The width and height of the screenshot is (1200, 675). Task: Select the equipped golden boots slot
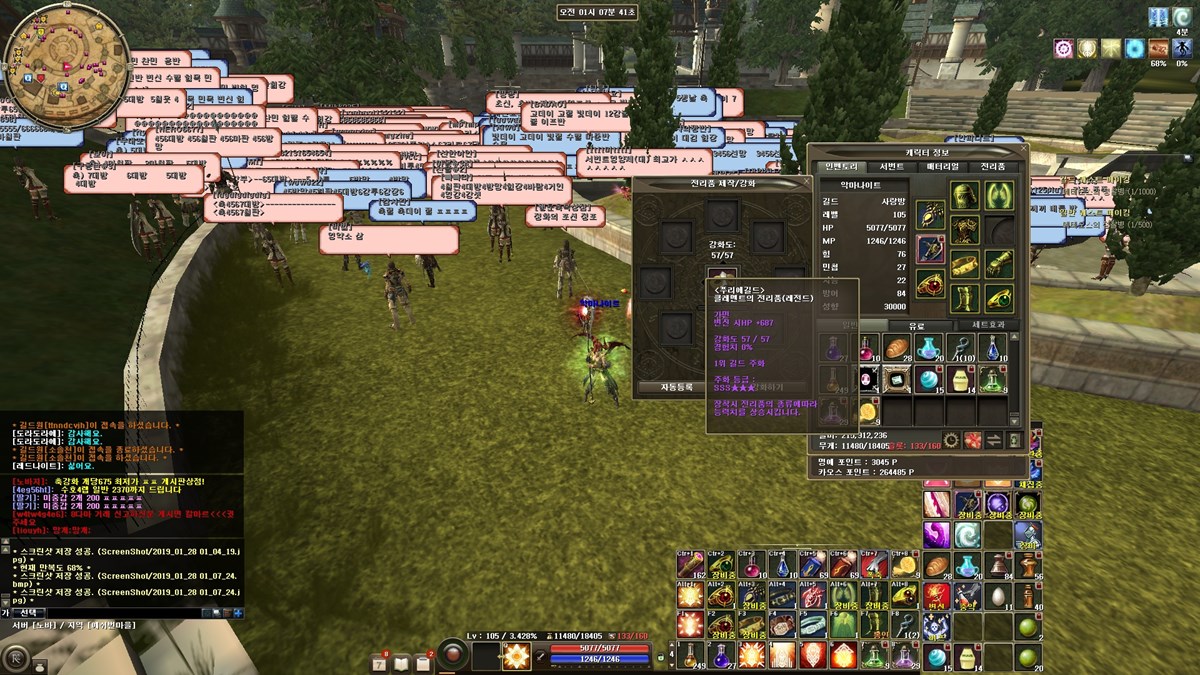[965, 299]
